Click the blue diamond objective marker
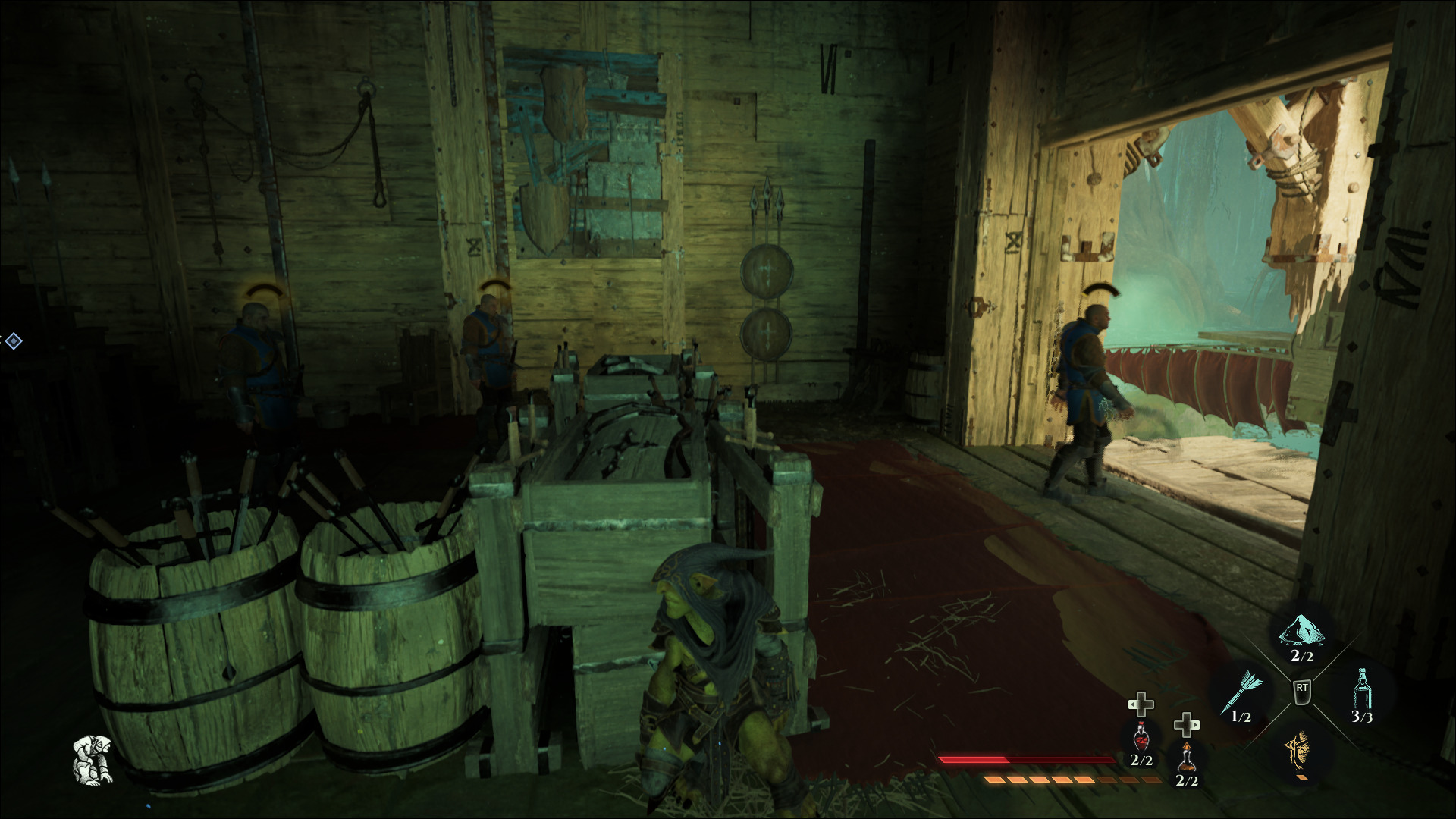 (x=13, y=341)
